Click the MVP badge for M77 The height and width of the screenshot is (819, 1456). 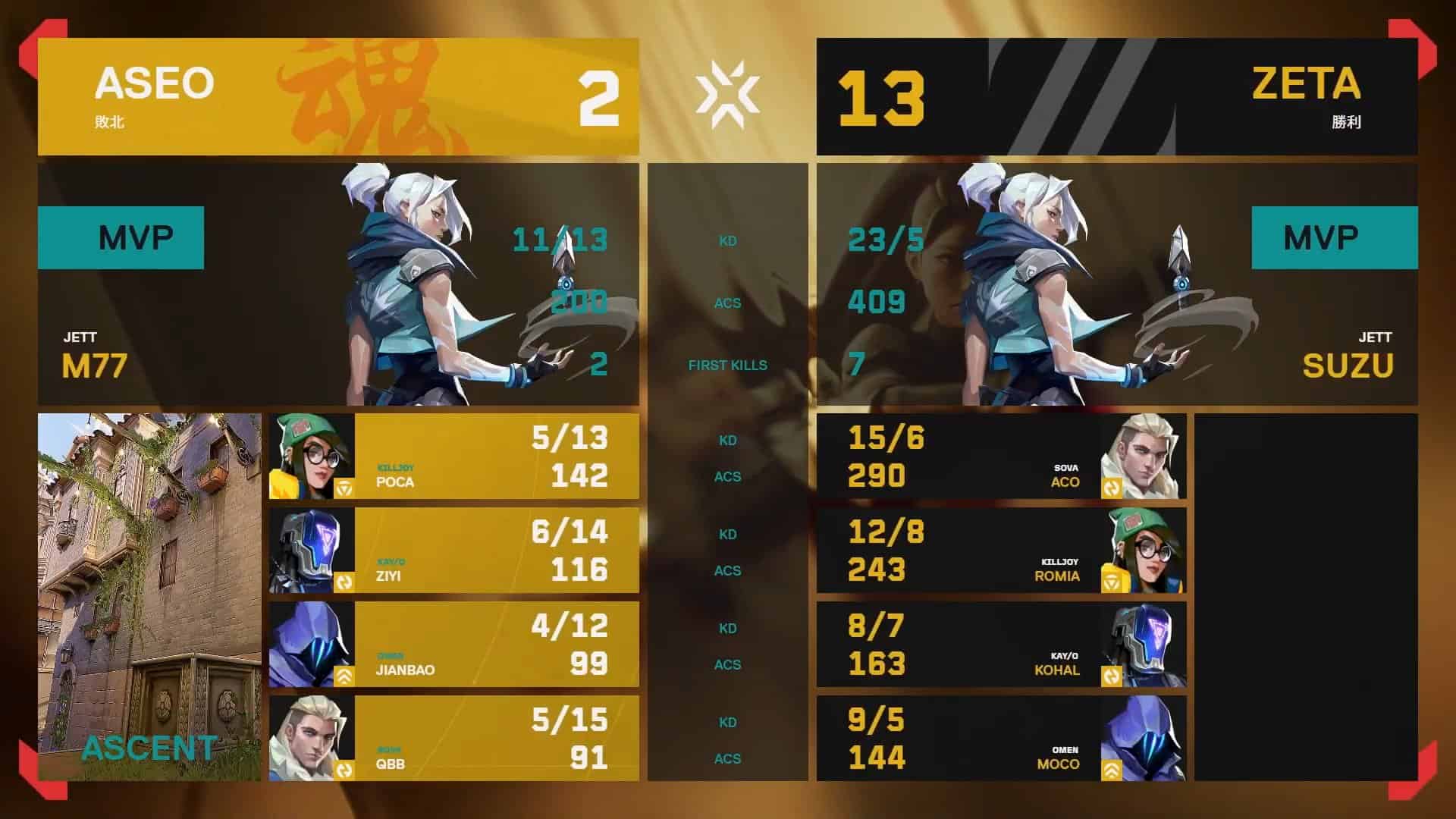121,237
